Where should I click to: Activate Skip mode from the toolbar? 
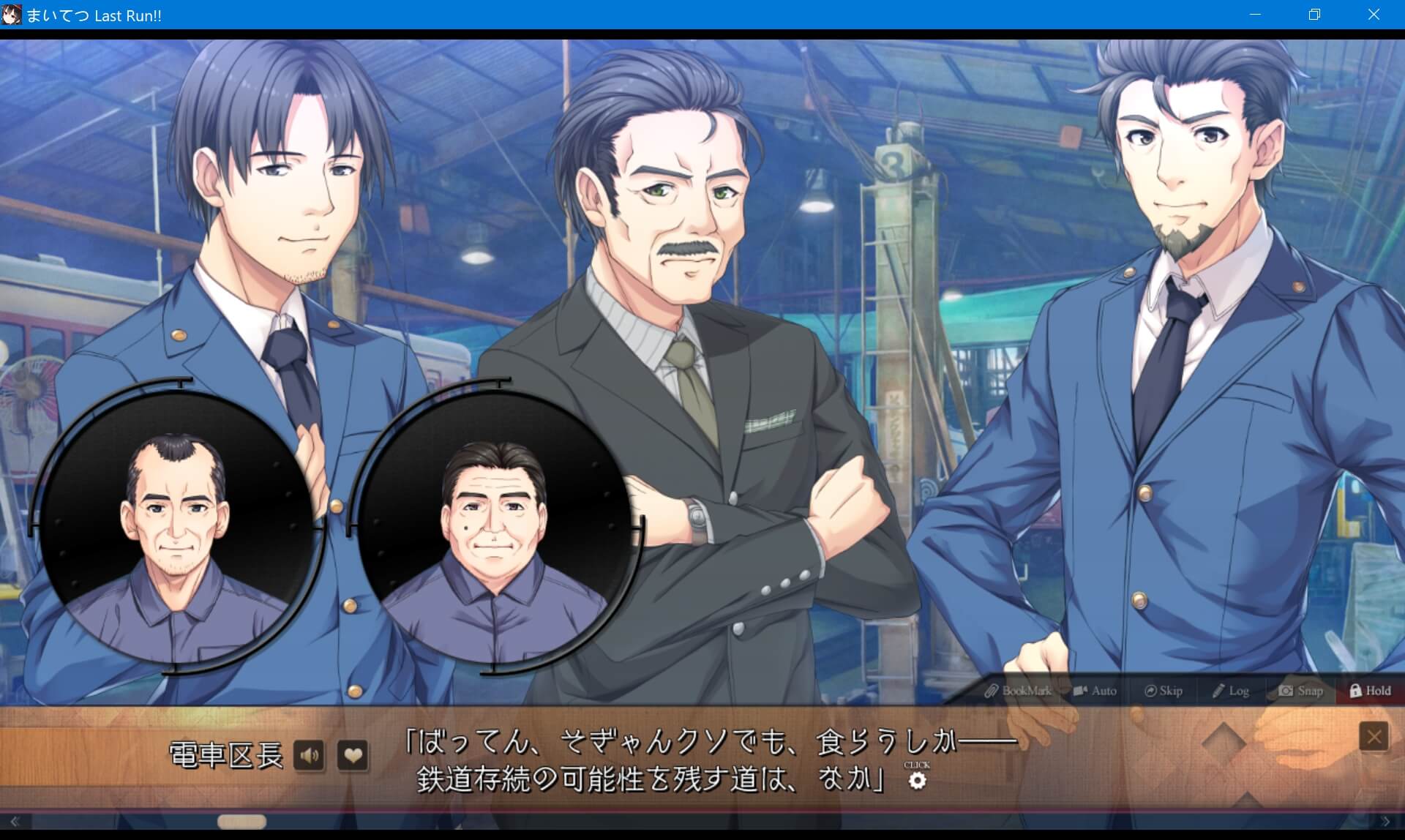(1164, 690)
